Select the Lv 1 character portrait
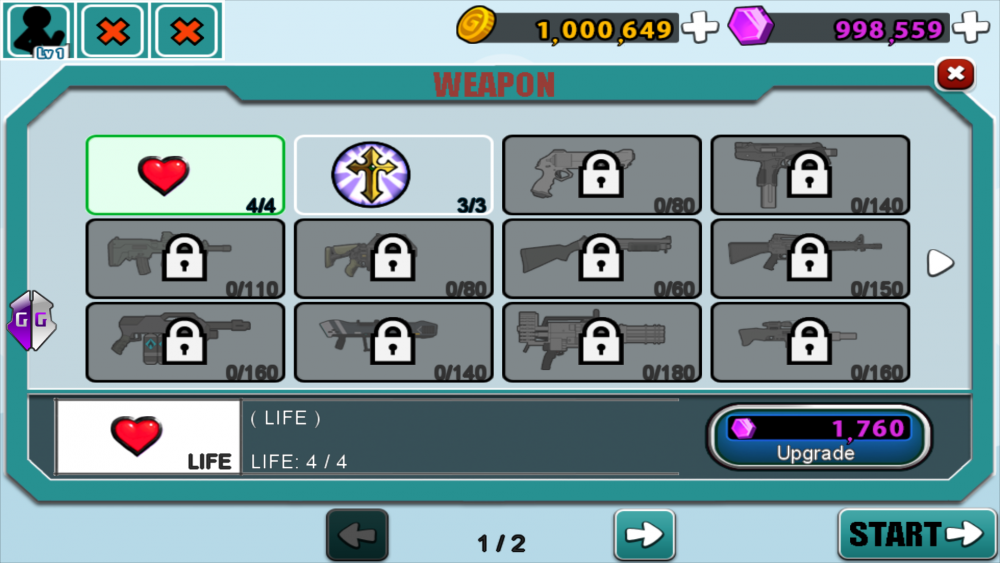The height and width of the screenshot is (563, 1000). 39,30
